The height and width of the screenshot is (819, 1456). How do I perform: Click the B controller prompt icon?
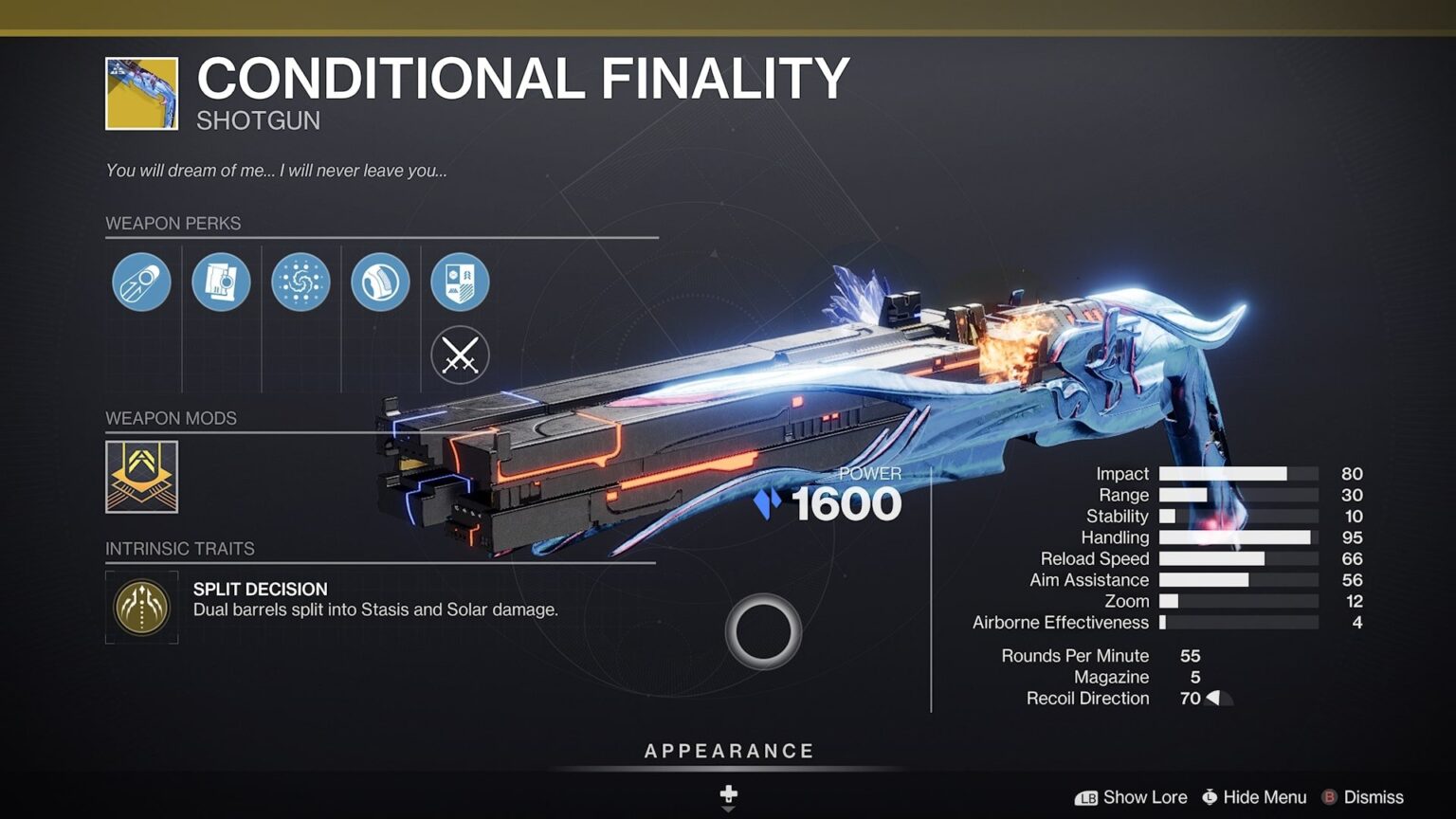(x=1331, y=797)
